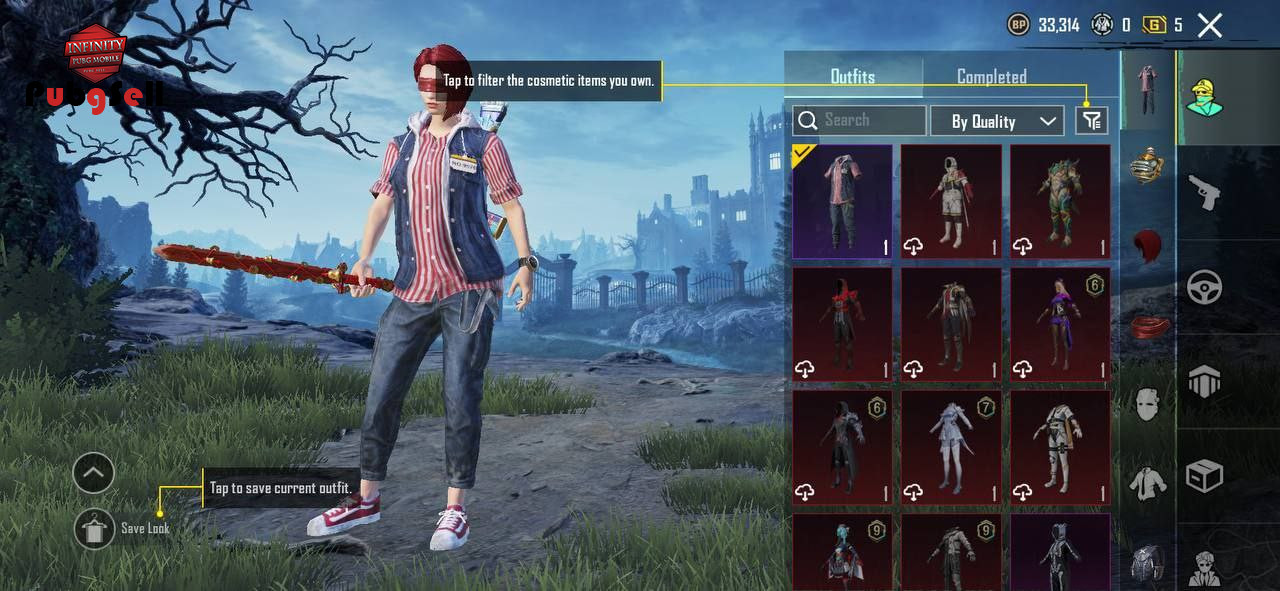1280x591 pixels.
Task: Open the pistol weapons category
Action: [1205, 192]
